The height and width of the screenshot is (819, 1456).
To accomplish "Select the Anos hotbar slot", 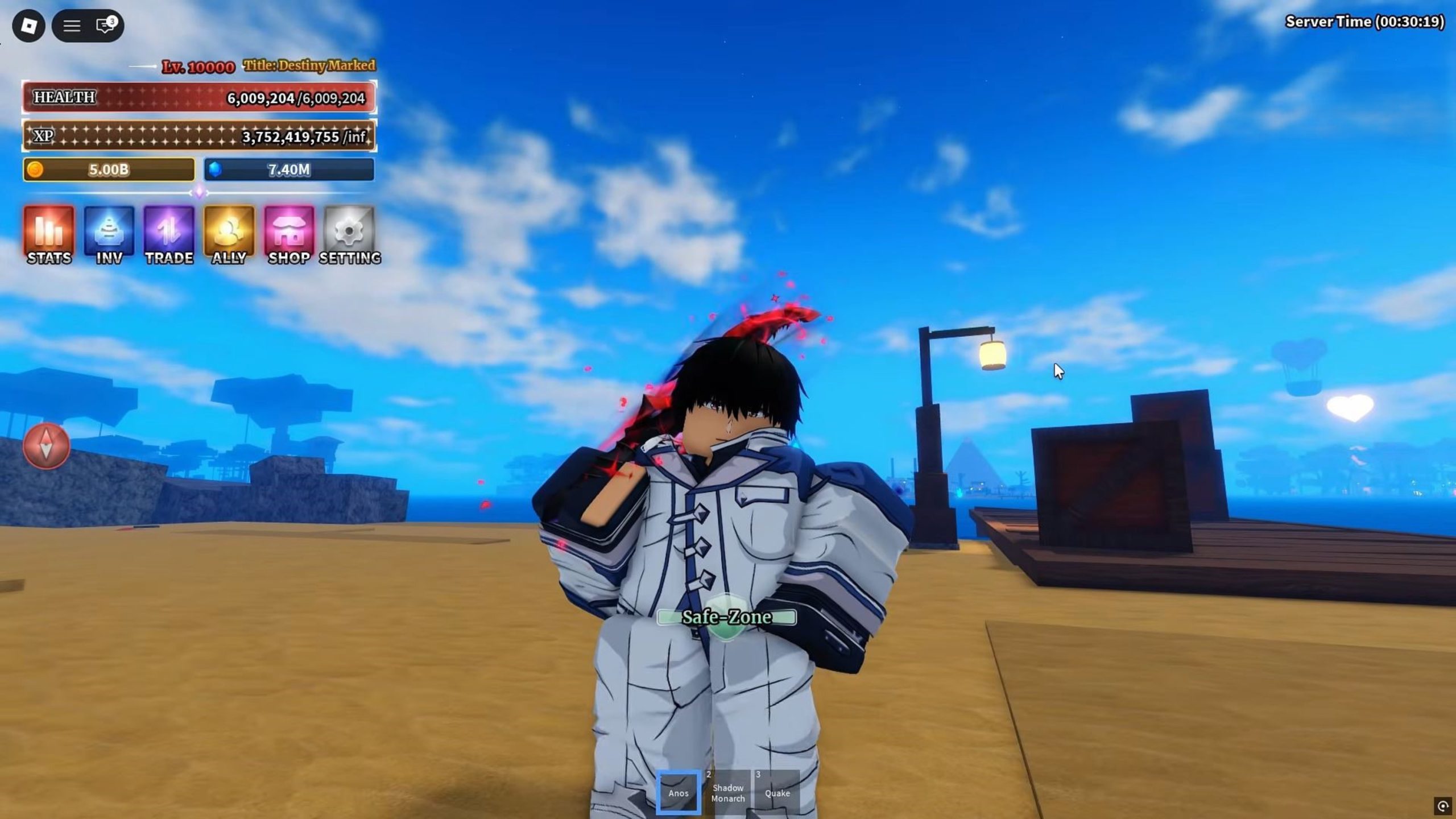I will [678, 792].
